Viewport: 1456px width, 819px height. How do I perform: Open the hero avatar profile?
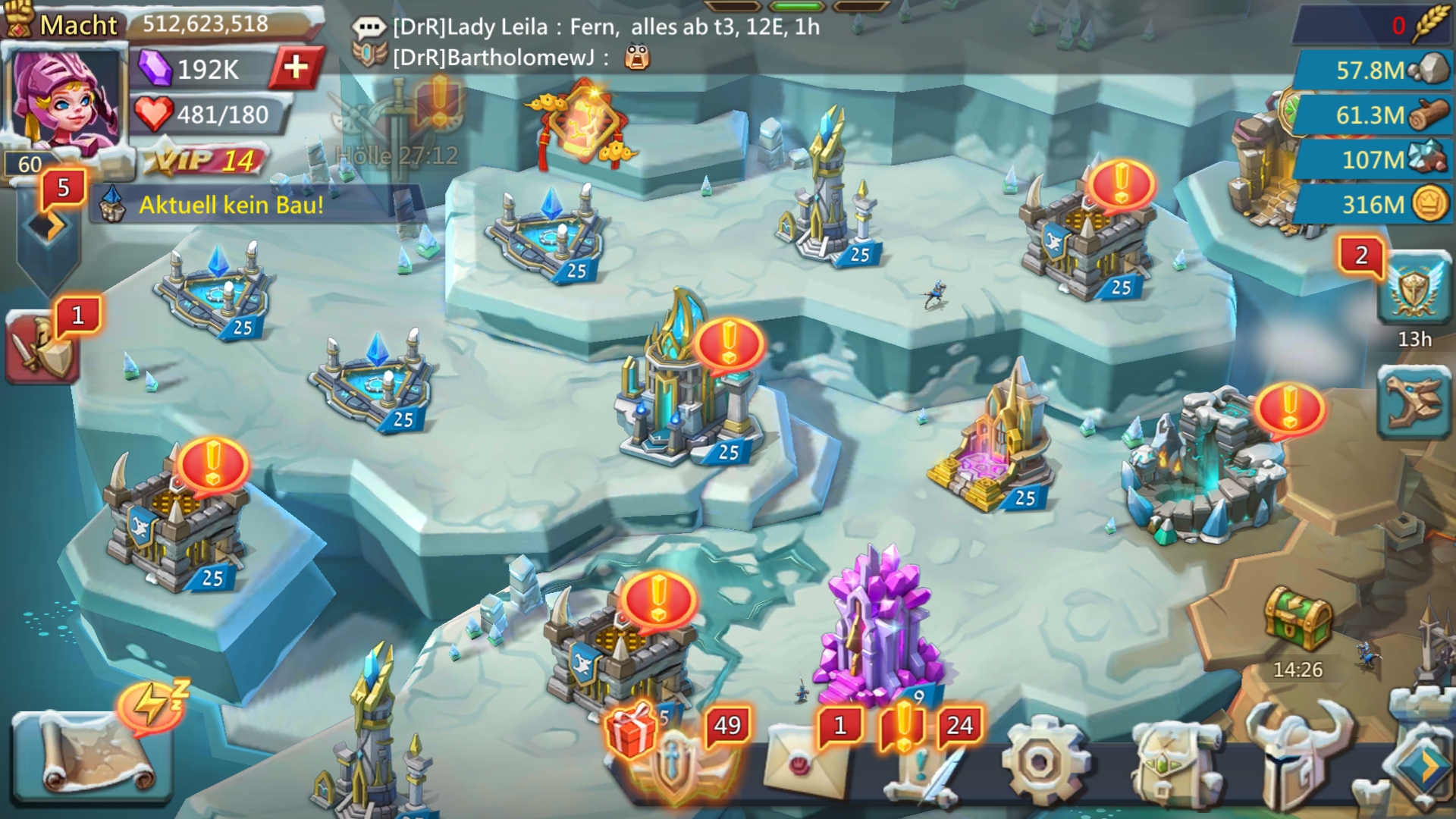click(x=64, y=99)
